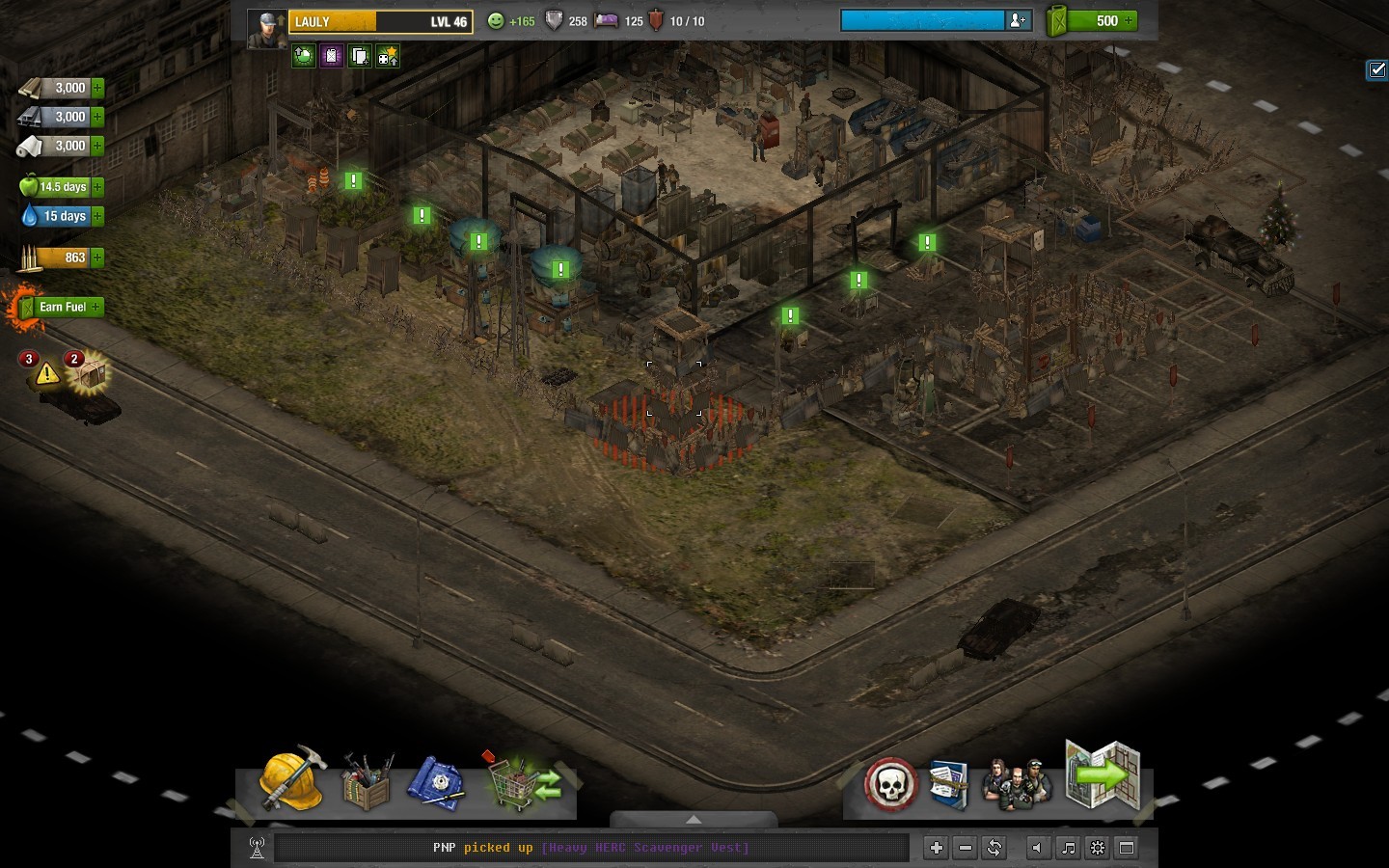The image size is (1389, 868).
Task: Open the glowing package notification
Action: [x=90, y=374]
